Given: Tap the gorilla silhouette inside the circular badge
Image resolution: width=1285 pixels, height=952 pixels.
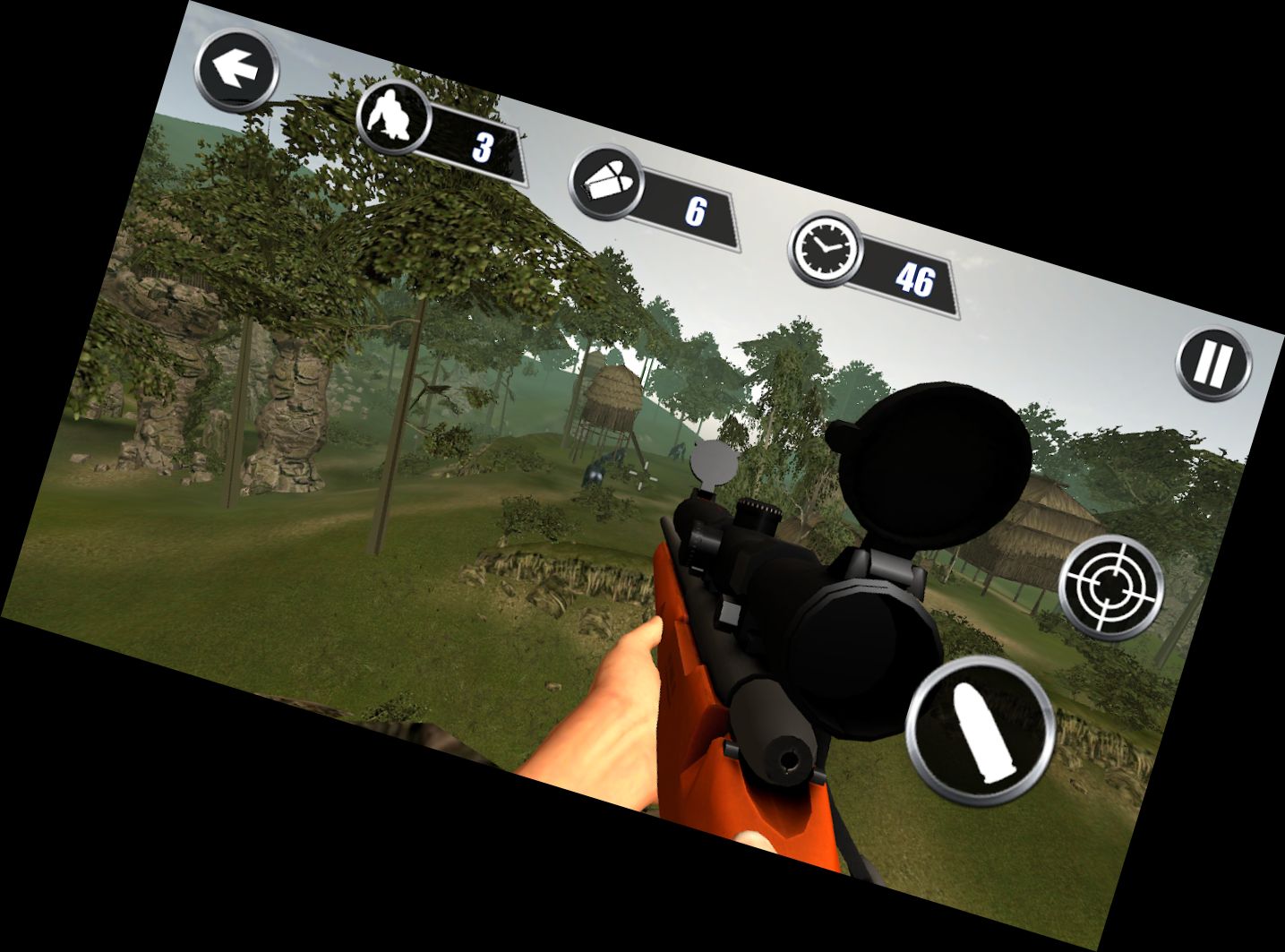Looking at the screenshot, I should click(x=391, y=118).
